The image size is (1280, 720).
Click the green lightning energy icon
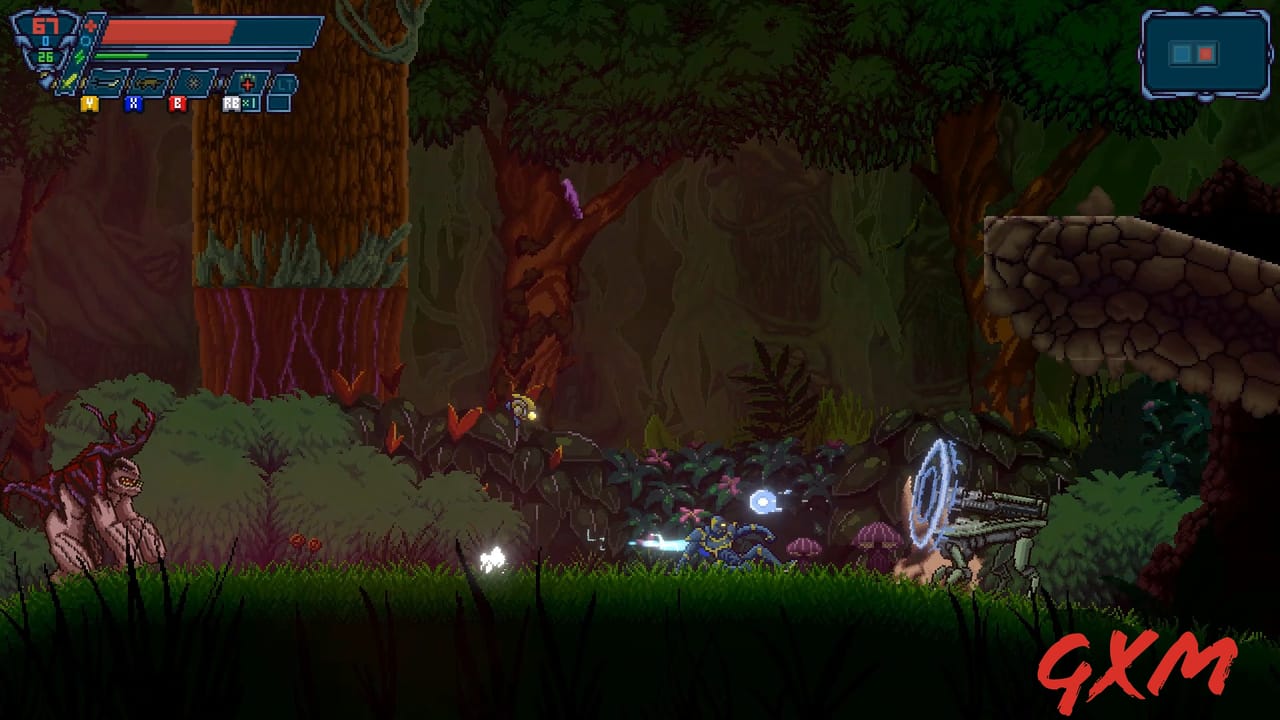click(x=80, y=57)
